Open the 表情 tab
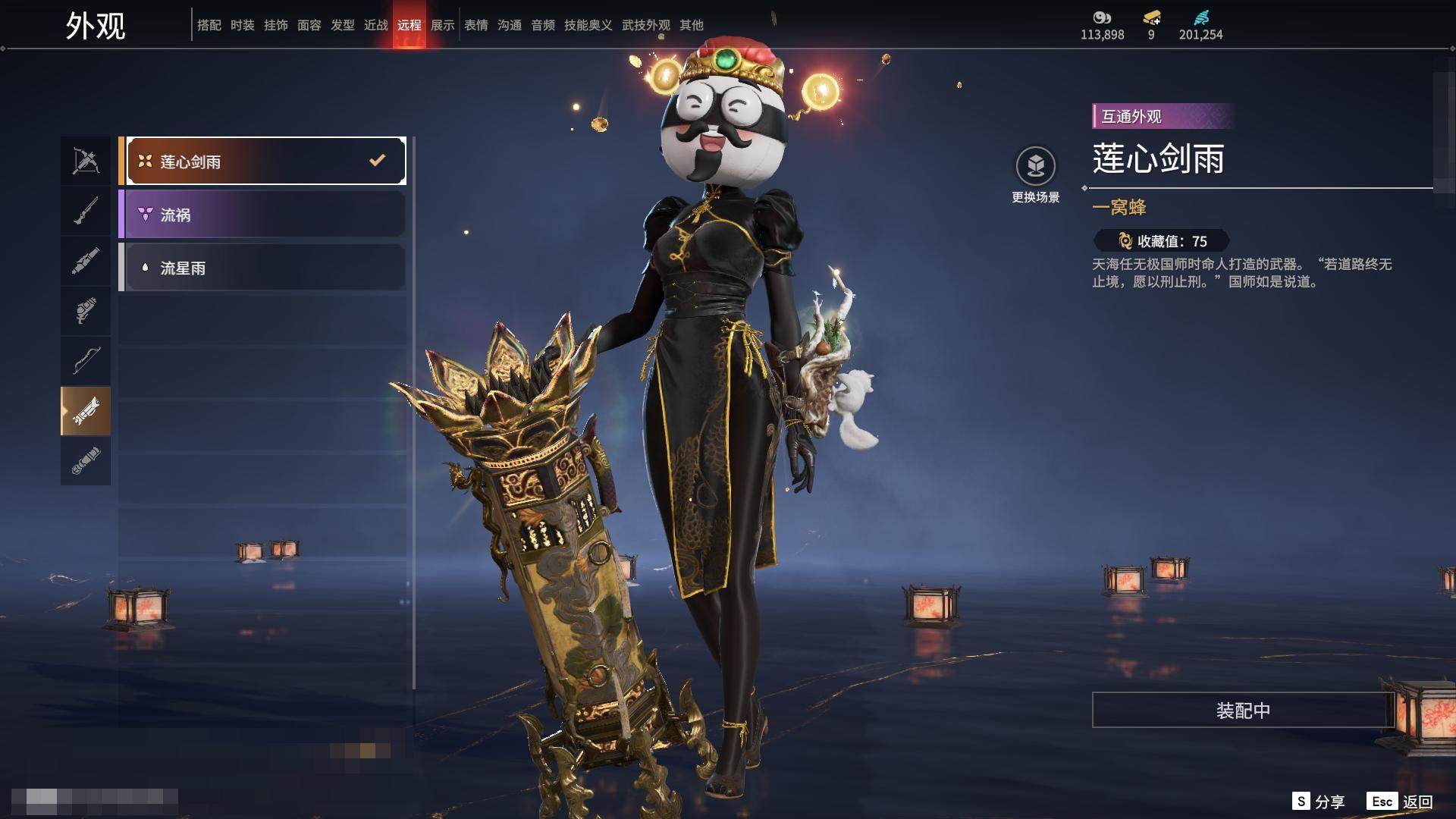The image size is (1456, 819). click(x=476, y=25)
